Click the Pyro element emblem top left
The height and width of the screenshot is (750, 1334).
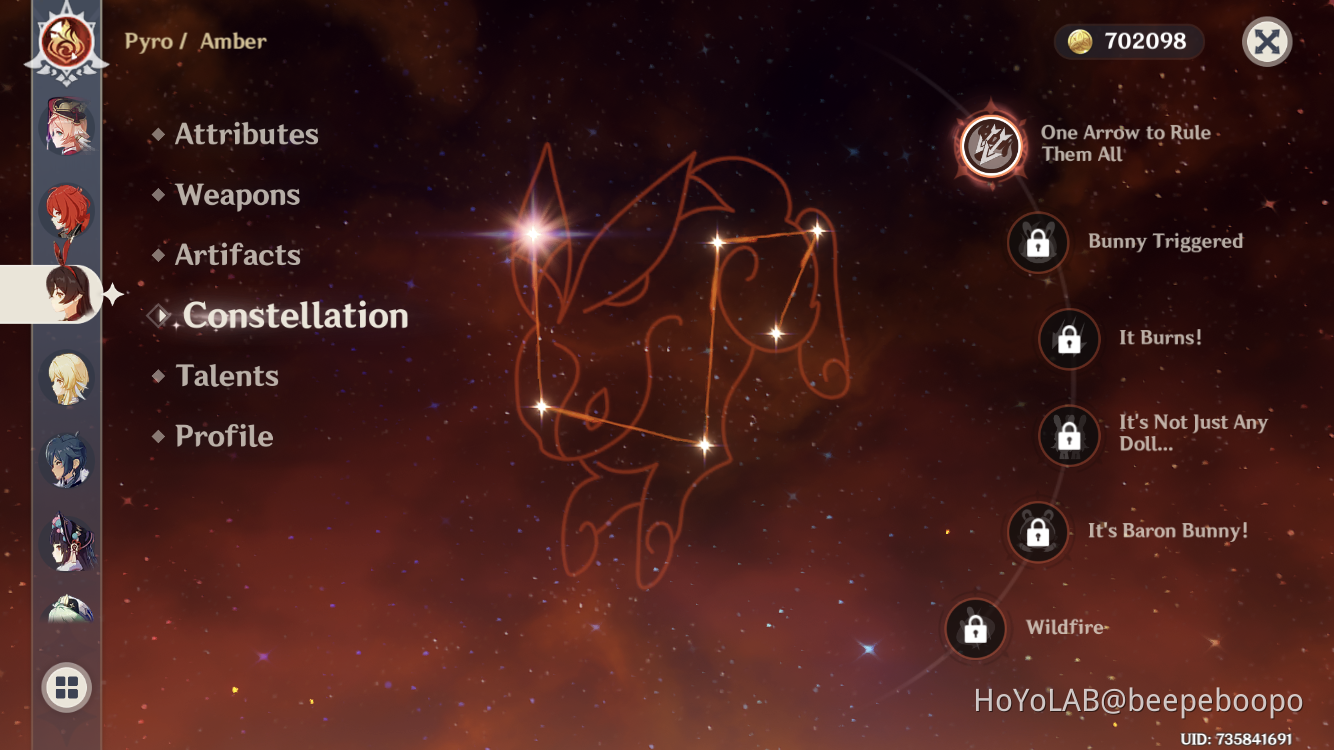[x=66, y=42]
